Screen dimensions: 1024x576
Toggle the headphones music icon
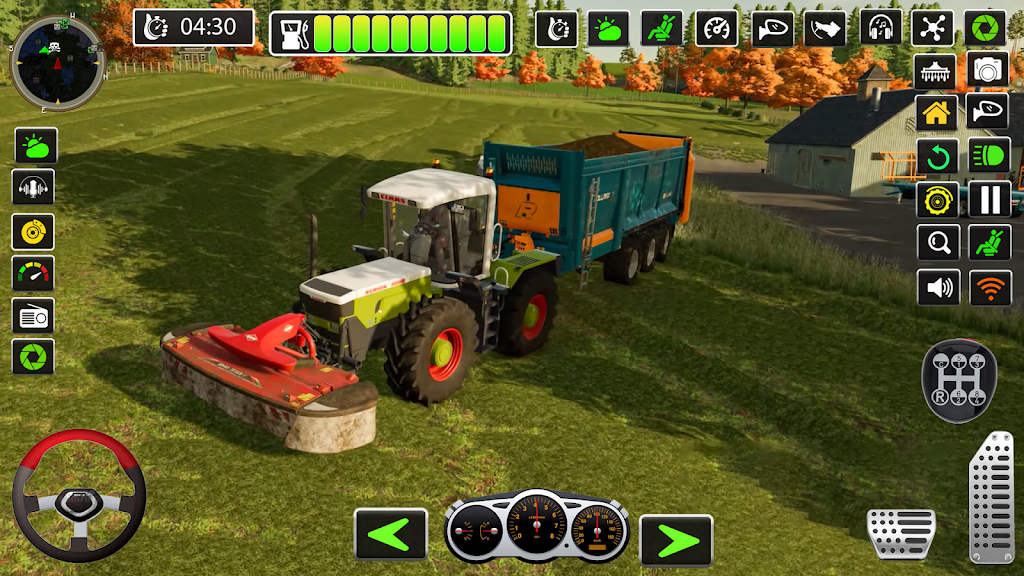click(881, 27)
